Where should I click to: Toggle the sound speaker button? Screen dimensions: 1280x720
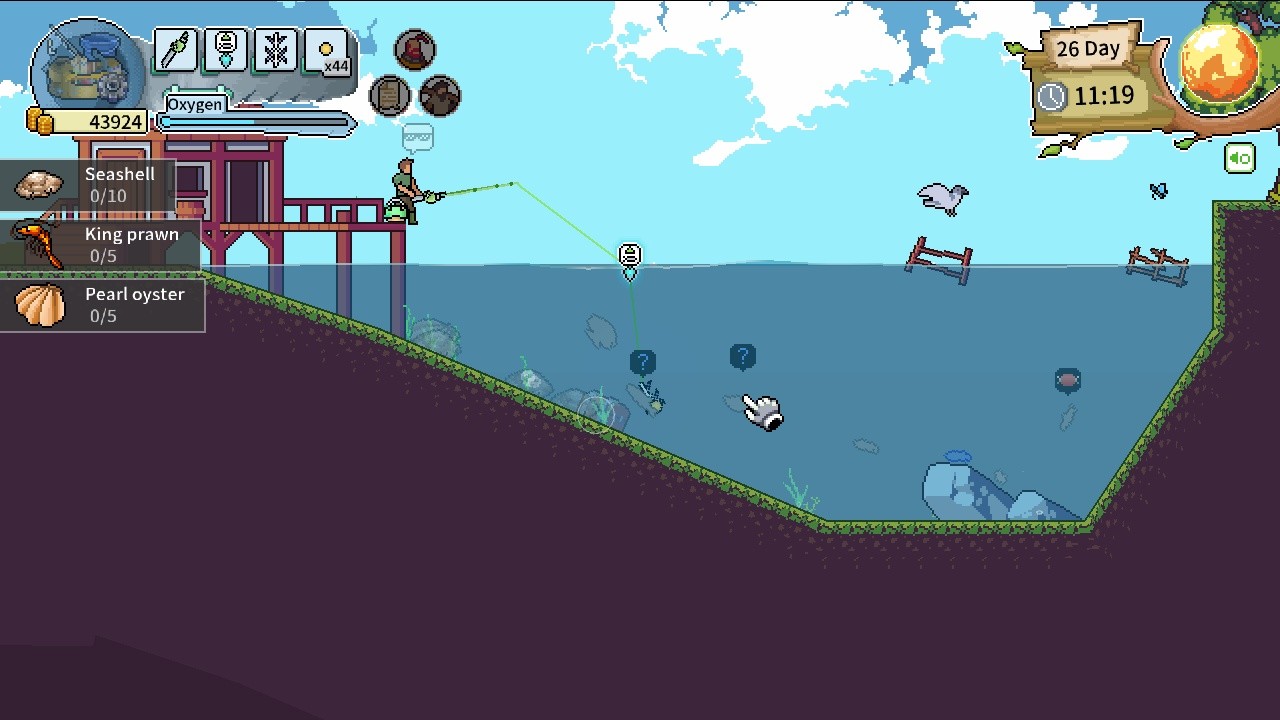tap(1239, 158)
